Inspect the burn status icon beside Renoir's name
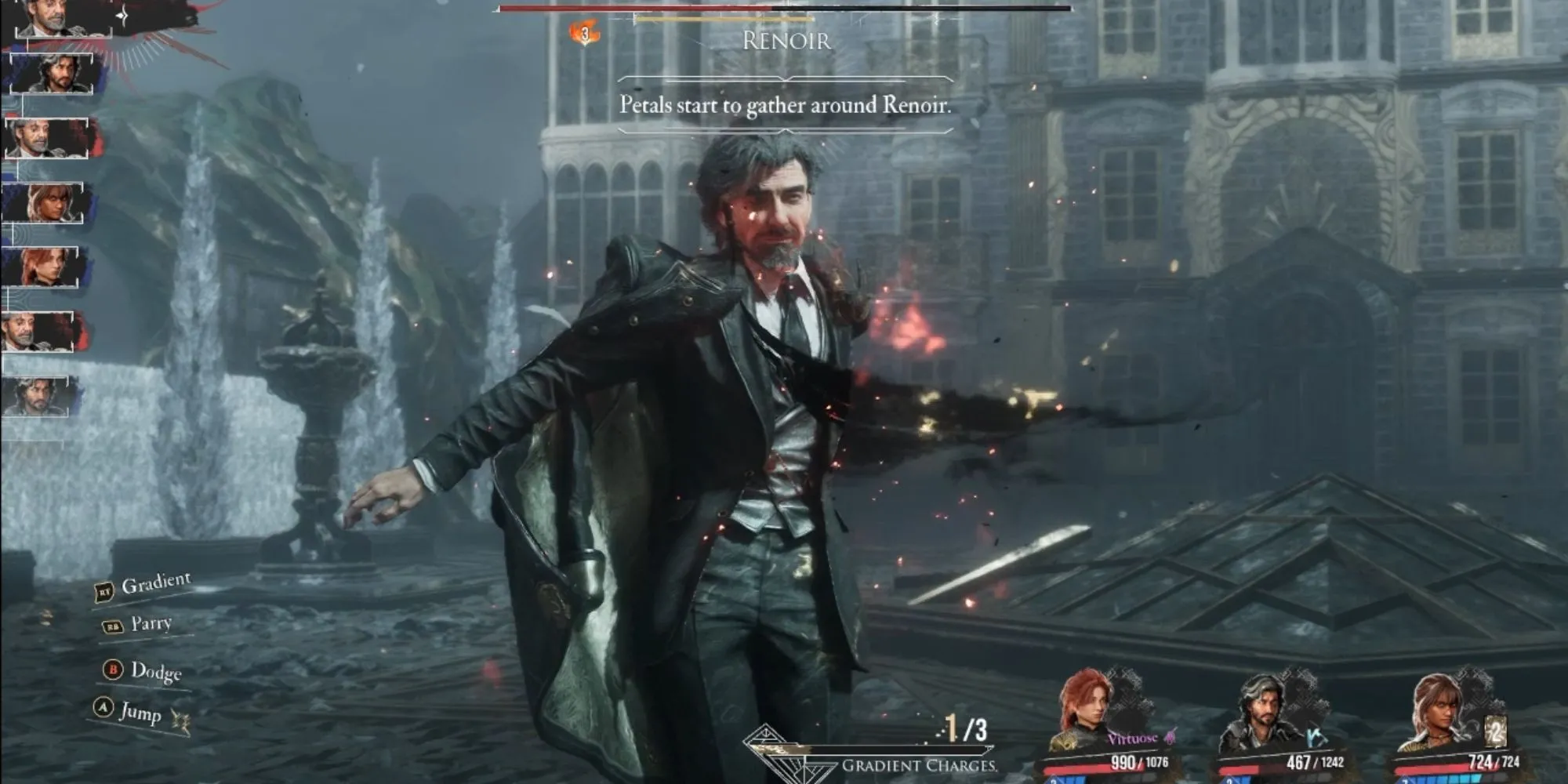The width and height of the screenshot is (1568, 784). pos(584,34)
